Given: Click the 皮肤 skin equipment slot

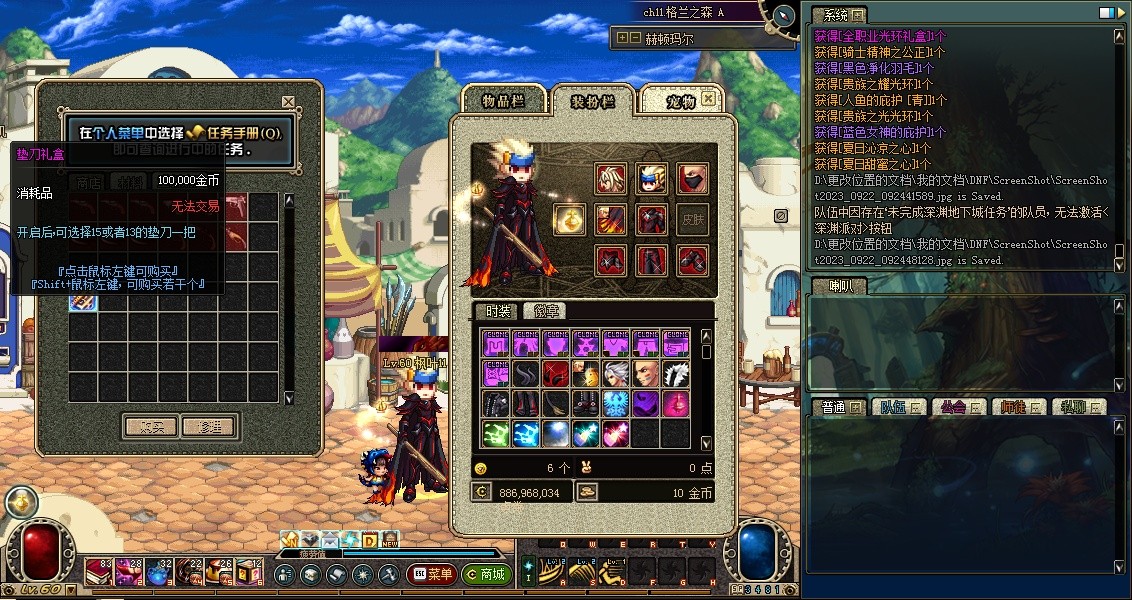Looking at the screenshot, I should click(692, 220).
